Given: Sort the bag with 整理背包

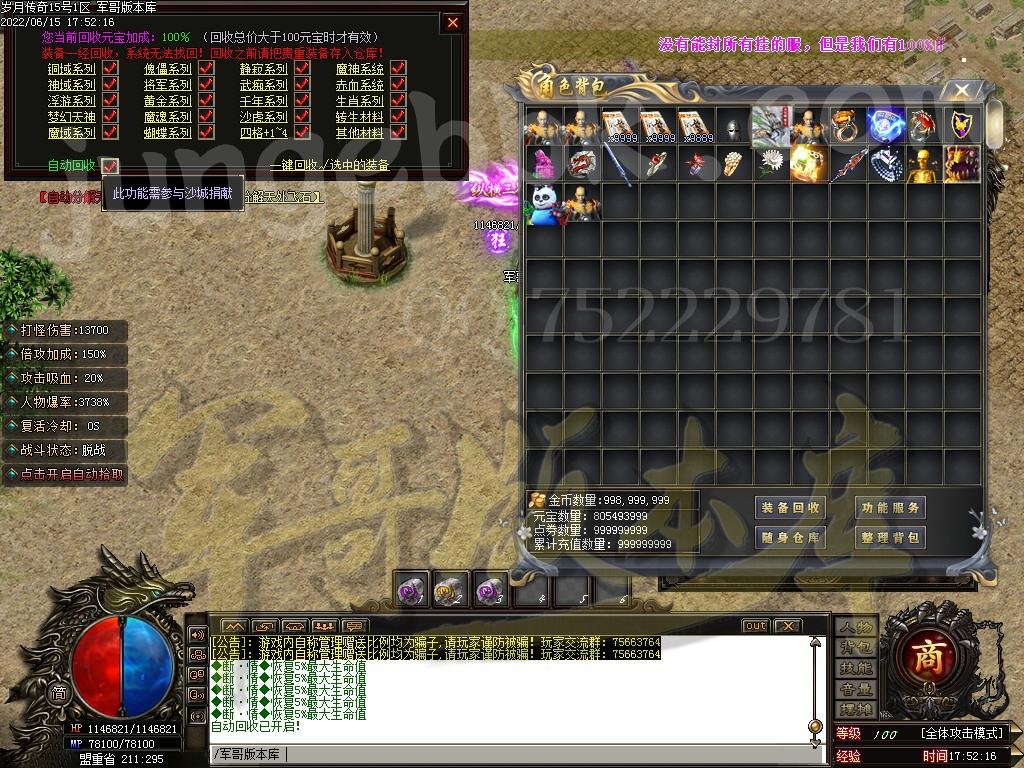Looking at the screenshot, I should [889, 538].
